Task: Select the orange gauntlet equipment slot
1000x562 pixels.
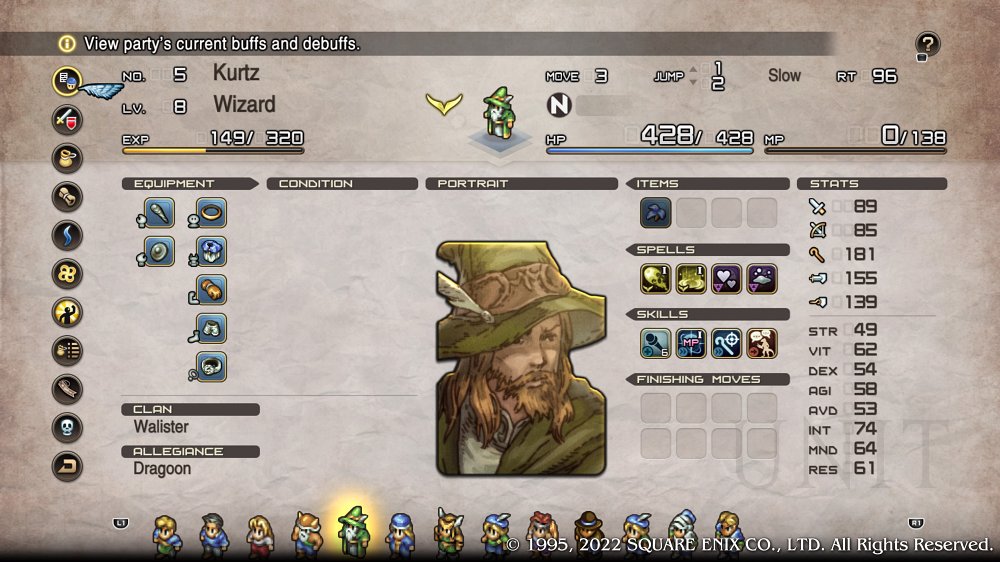Action: tap(211, 290)
